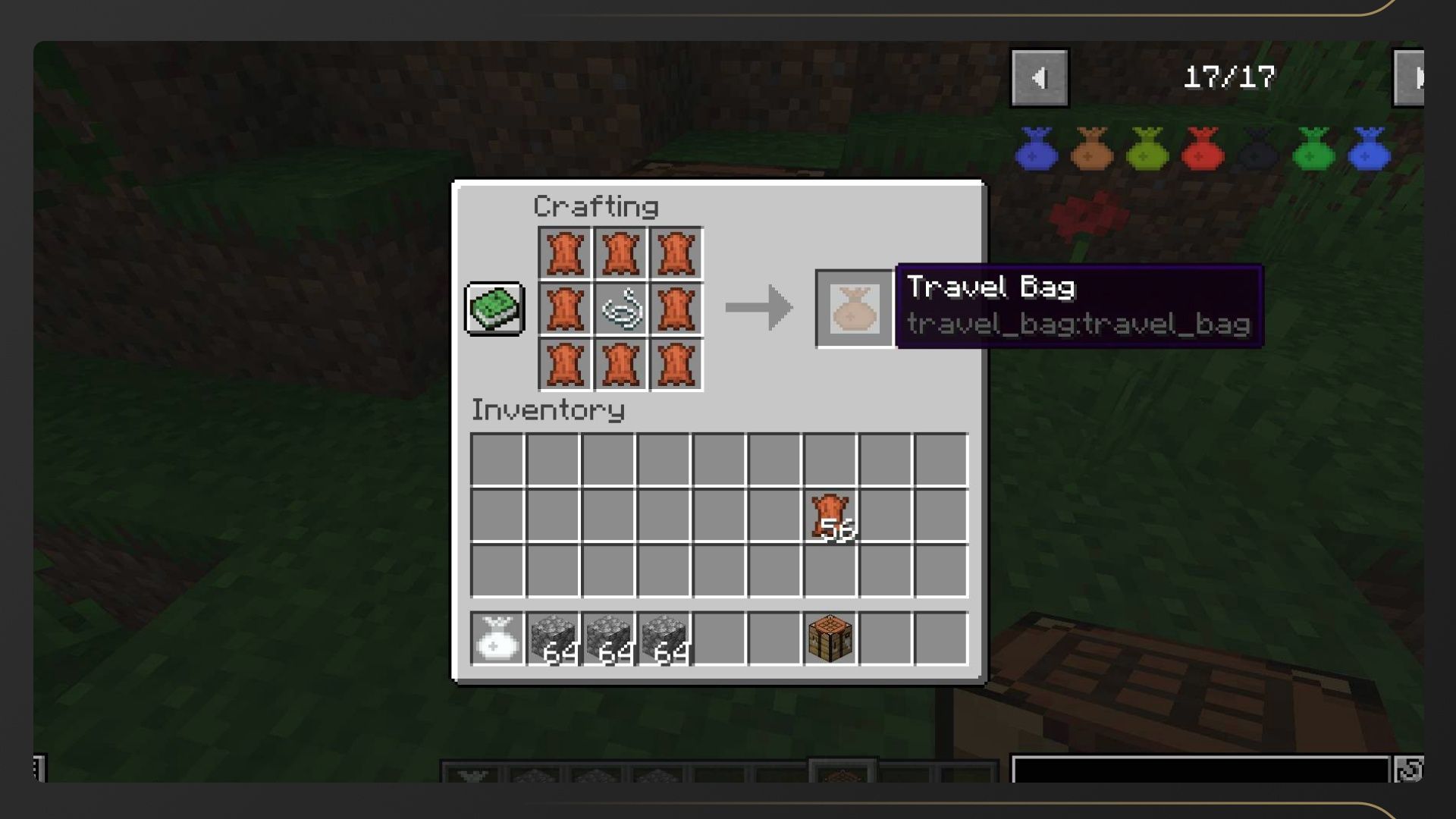Choose the lime travel bag in item list
Image resolution: width=1456 pixels, height=819 pixels.
click(x=1147, y=149)
